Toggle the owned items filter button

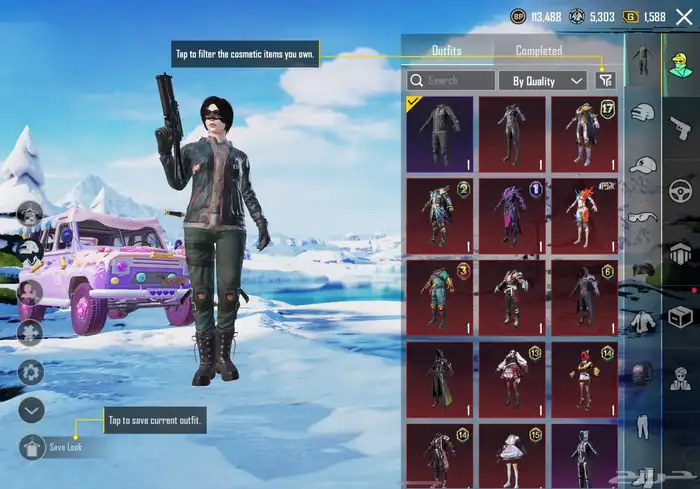[605, 80]
